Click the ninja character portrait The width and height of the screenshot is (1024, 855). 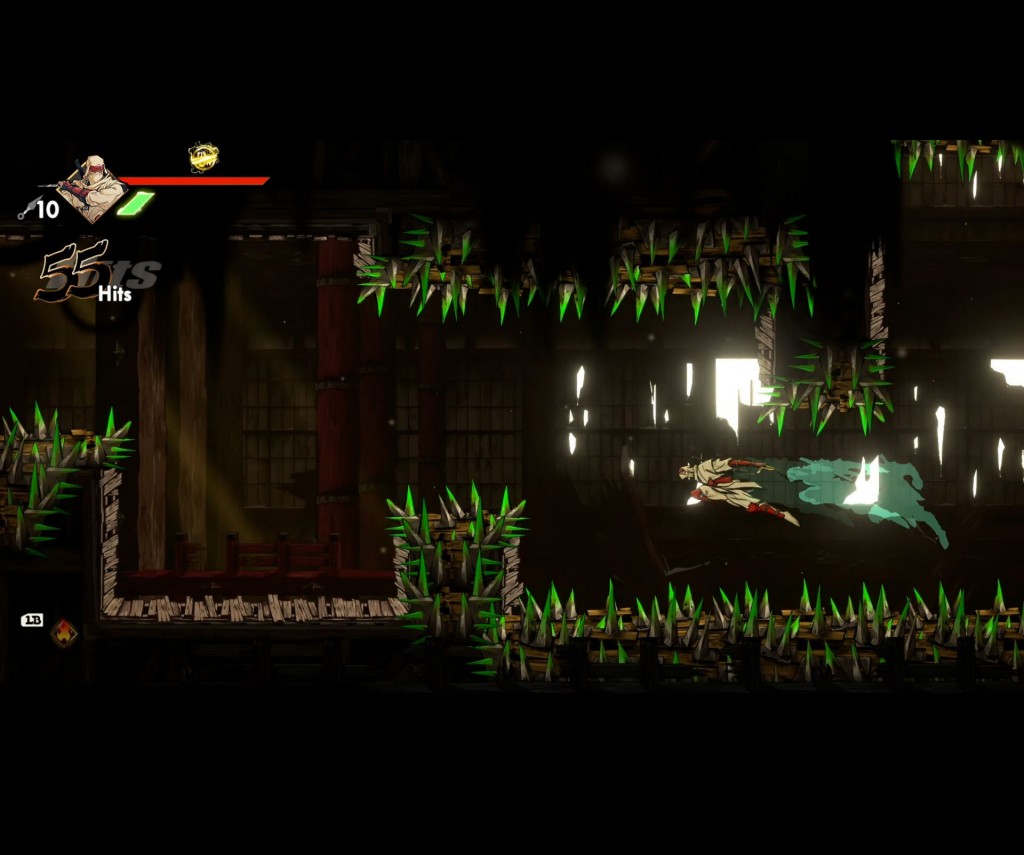pos(92,187)
